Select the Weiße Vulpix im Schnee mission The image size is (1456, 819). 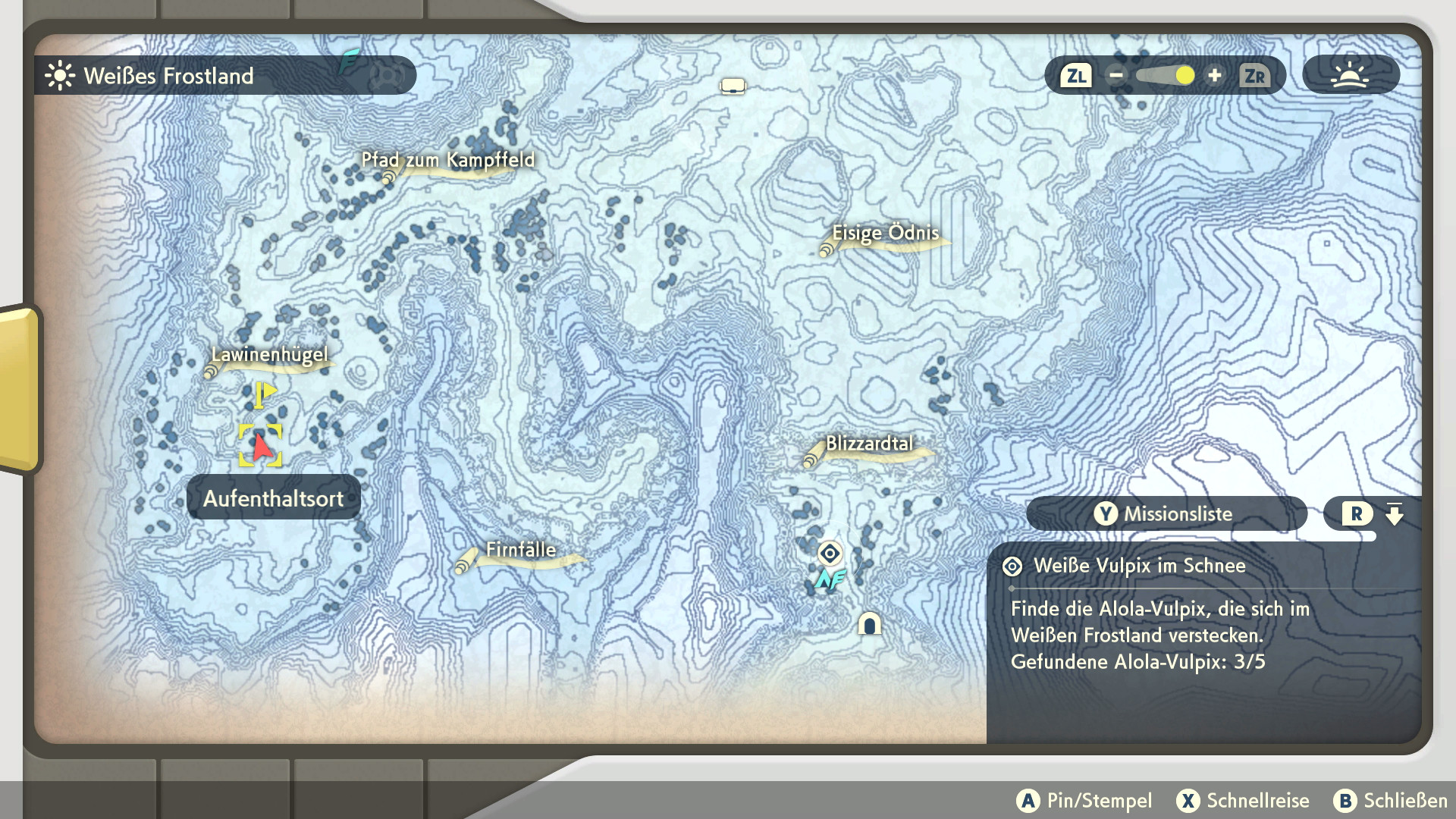[x=1139, y=566]
